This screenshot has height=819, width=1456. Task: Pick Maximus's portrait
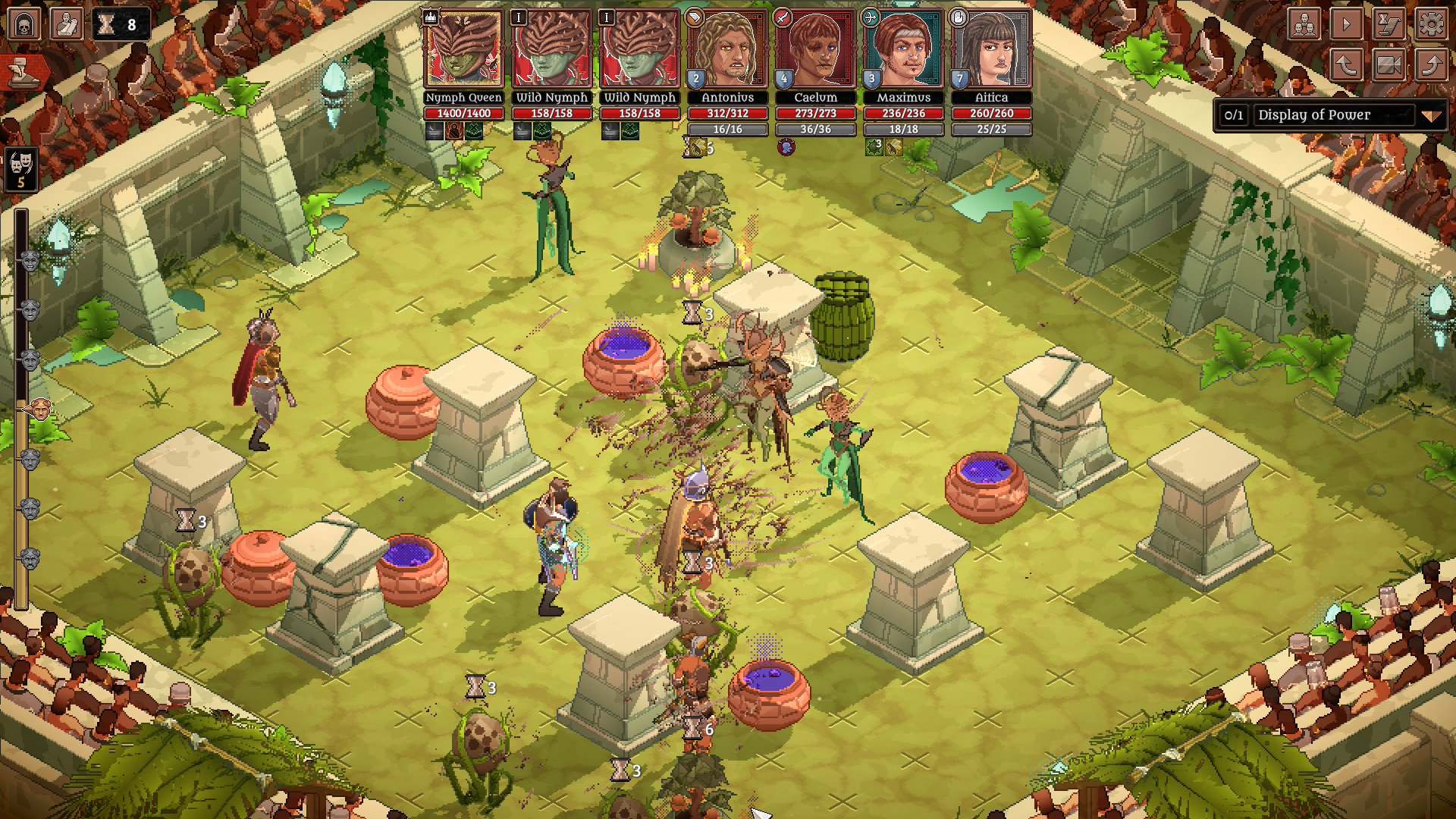pos(903,49)
